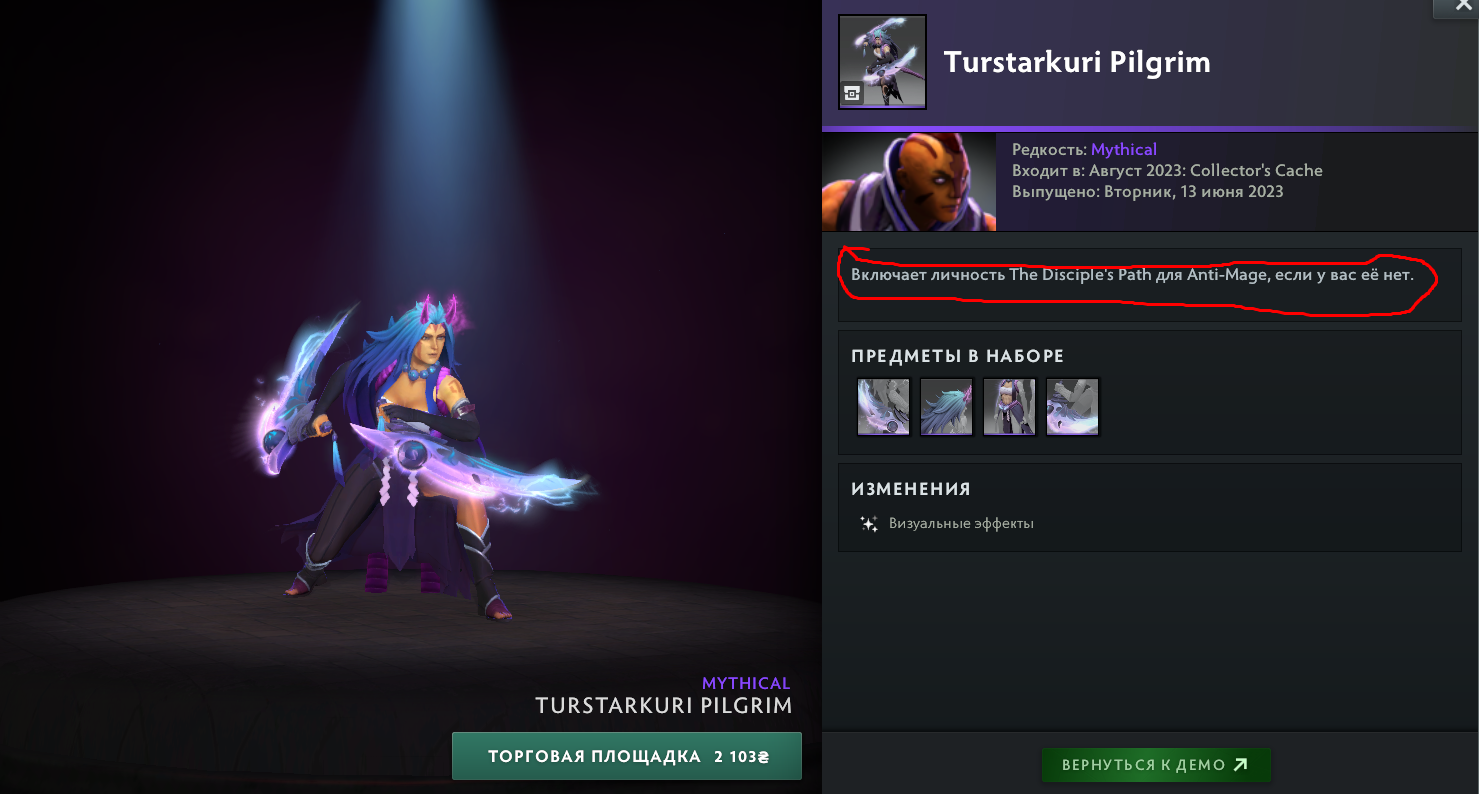Select the glowing blades item in the set
Image resolution: width=1479 pixels, height=794 pixels.
point(883,406)
